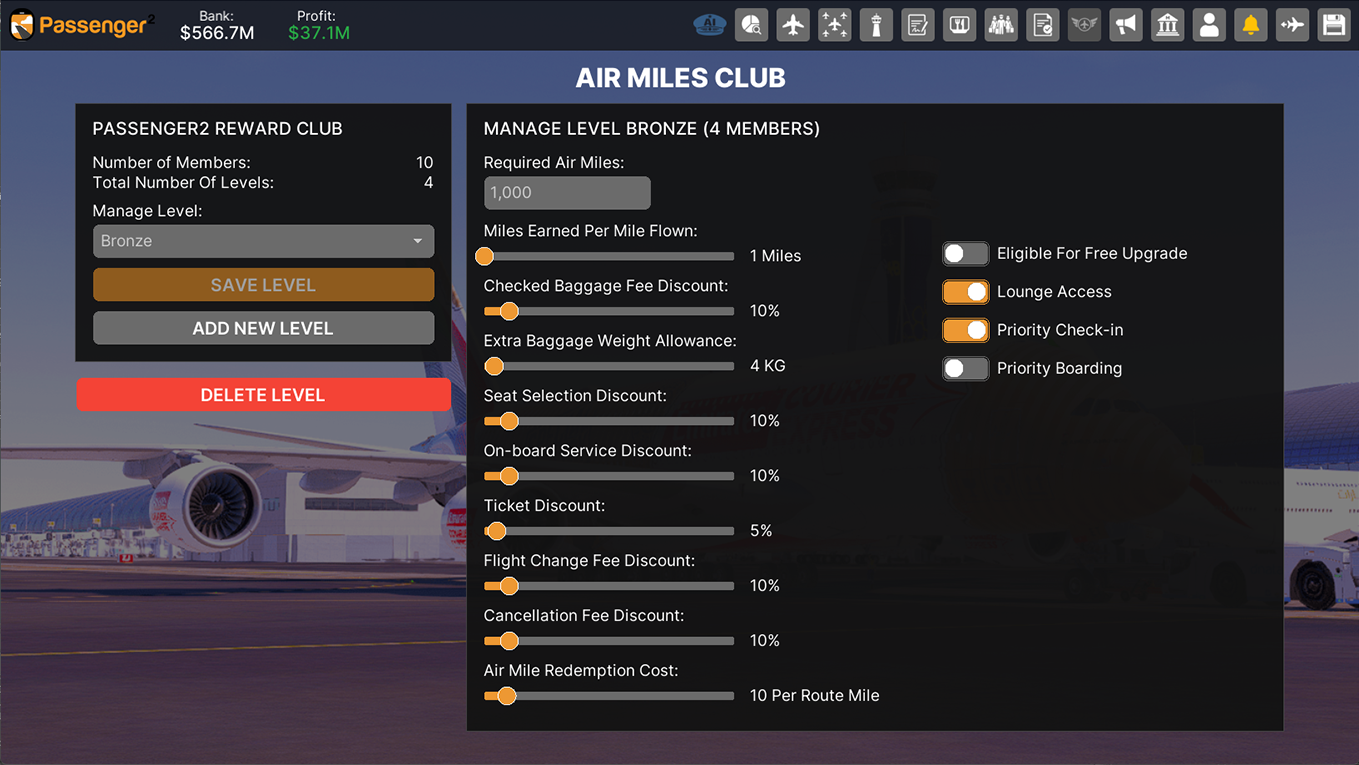1359x765 pixels.
Task: Open the bank building screen
Action: pos(1168,25)
